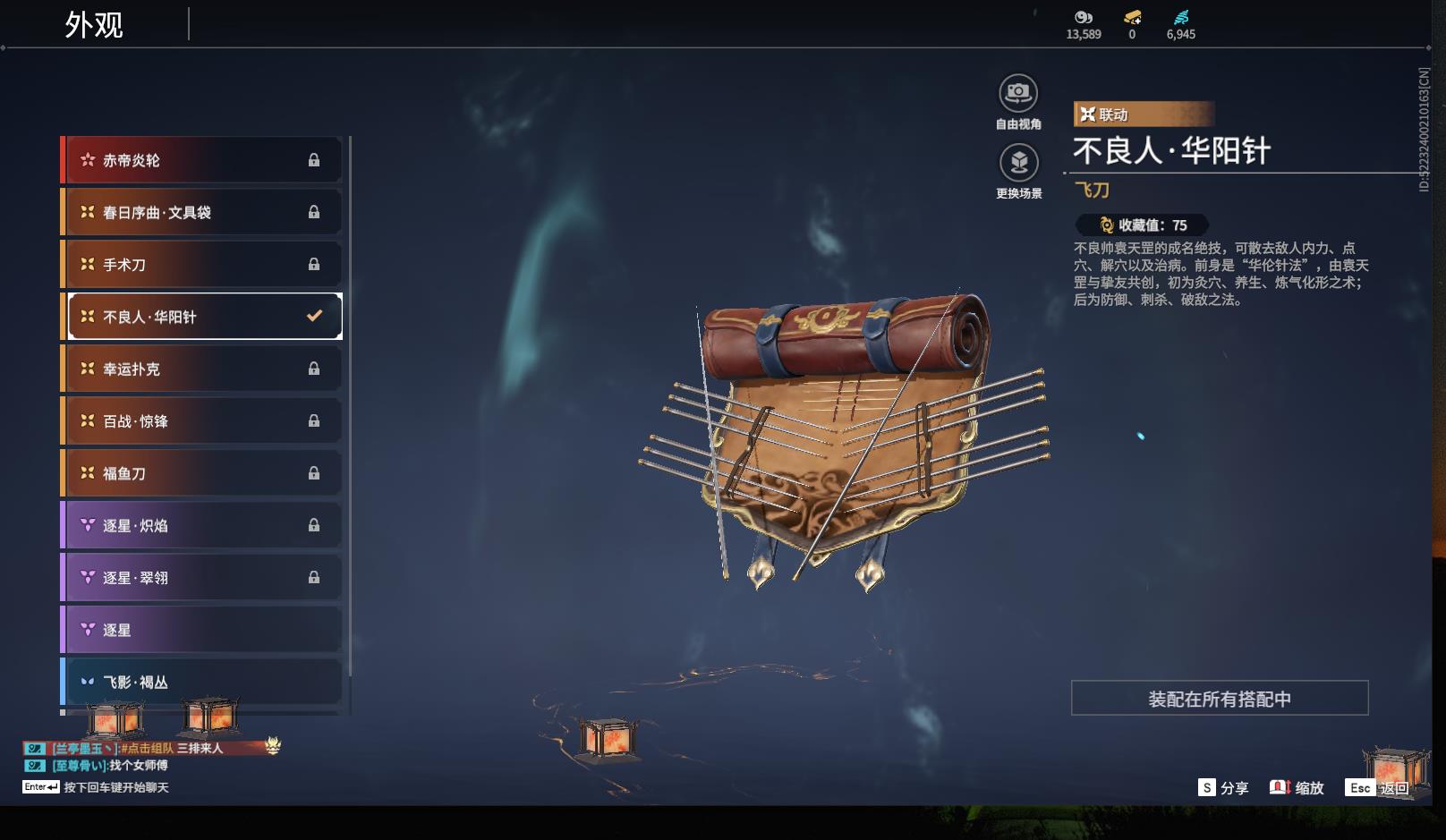The width and height of the screenshot is (1446, 840).
Task: Activate the 缩放 zoom control
Action: pos(1297,788)
